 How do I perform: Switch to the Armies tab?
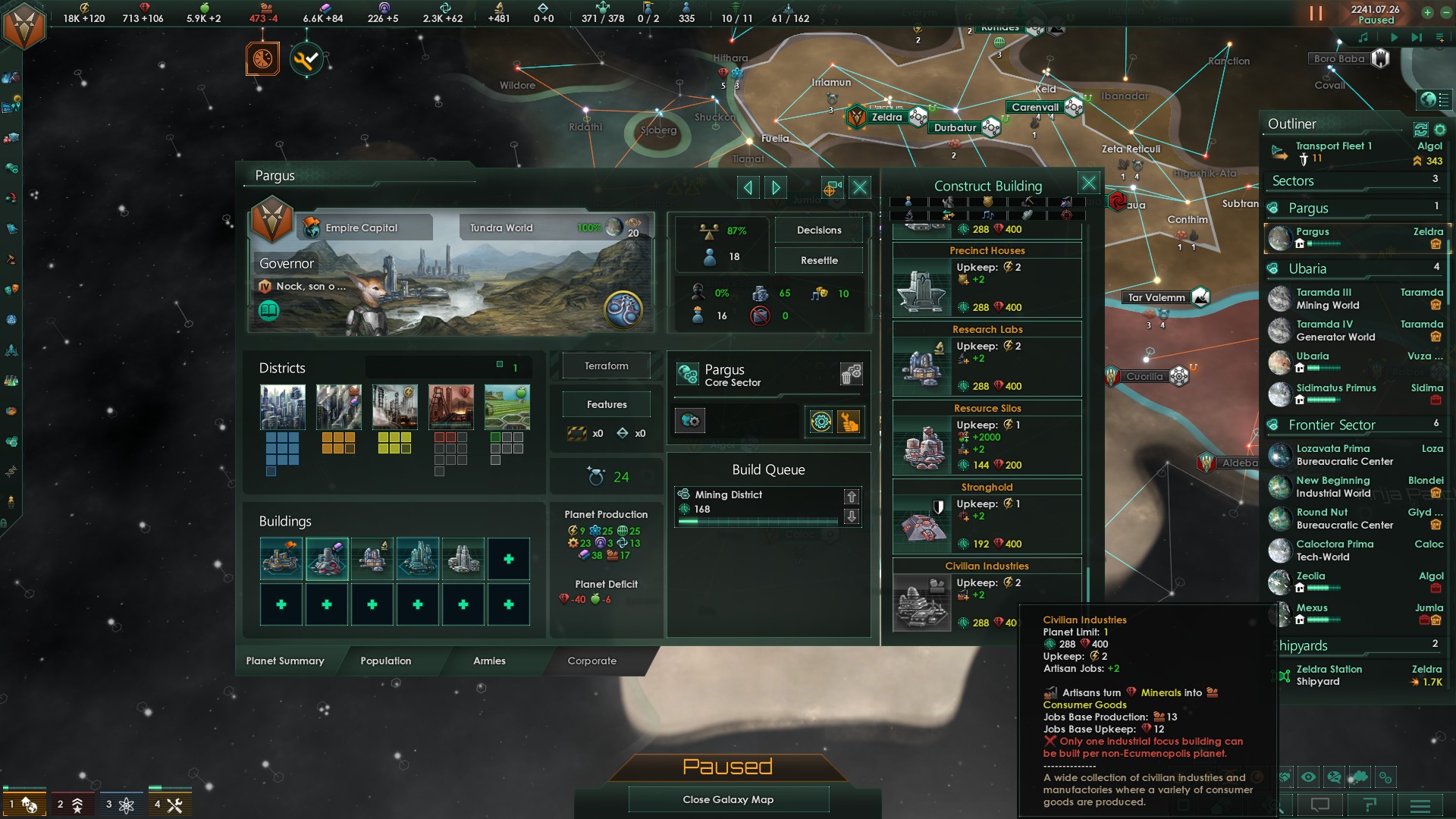tap(489, 661)
